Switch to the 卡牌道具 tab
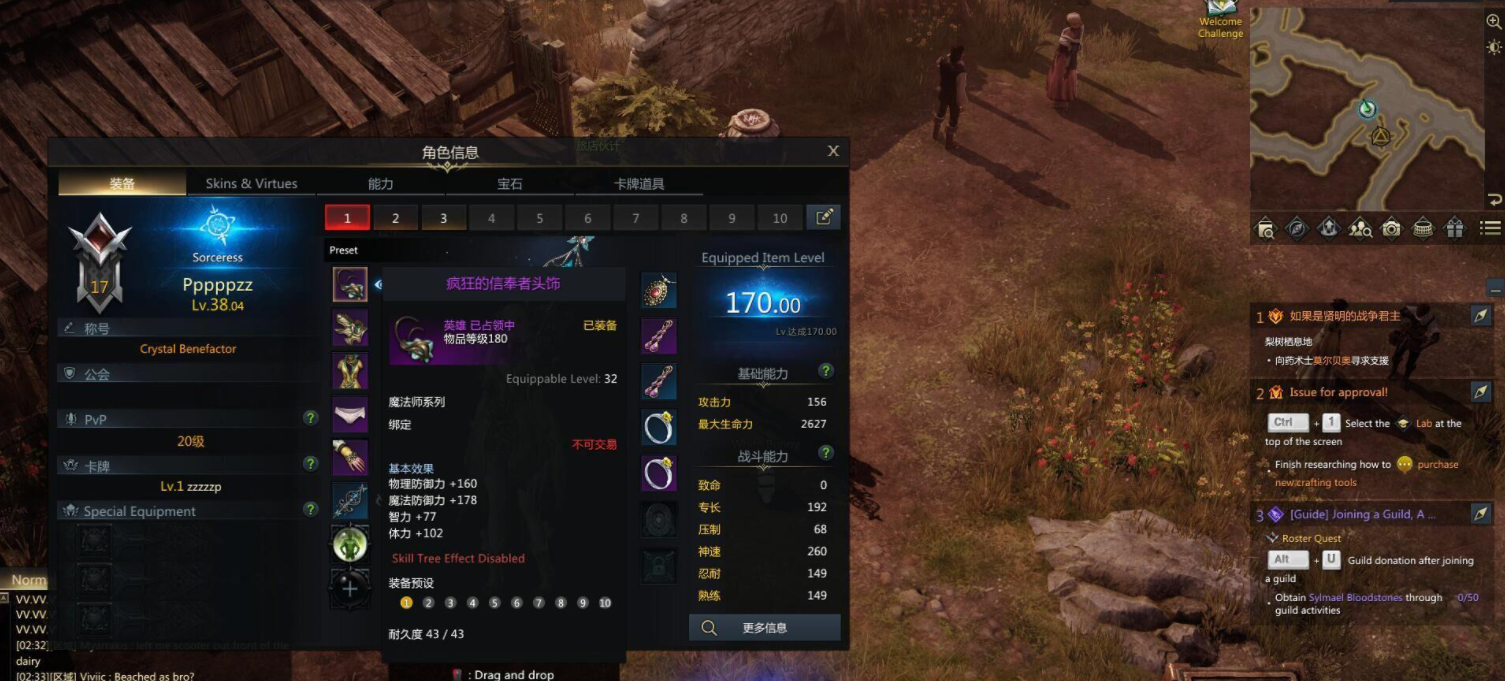Screen dimensions: 1505x681 [639, 184]
